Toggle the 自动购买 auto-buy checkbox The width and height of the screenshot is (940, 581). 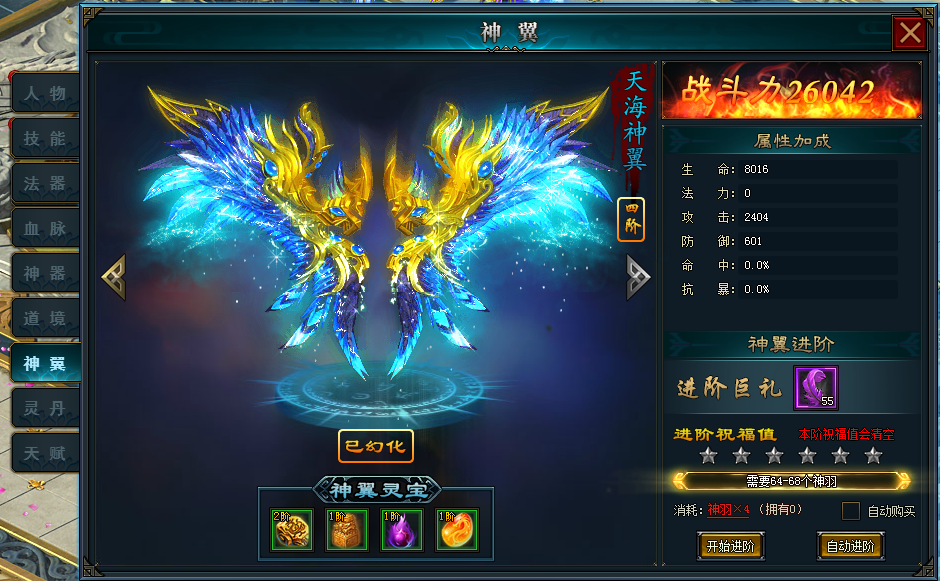pos(851,511)
